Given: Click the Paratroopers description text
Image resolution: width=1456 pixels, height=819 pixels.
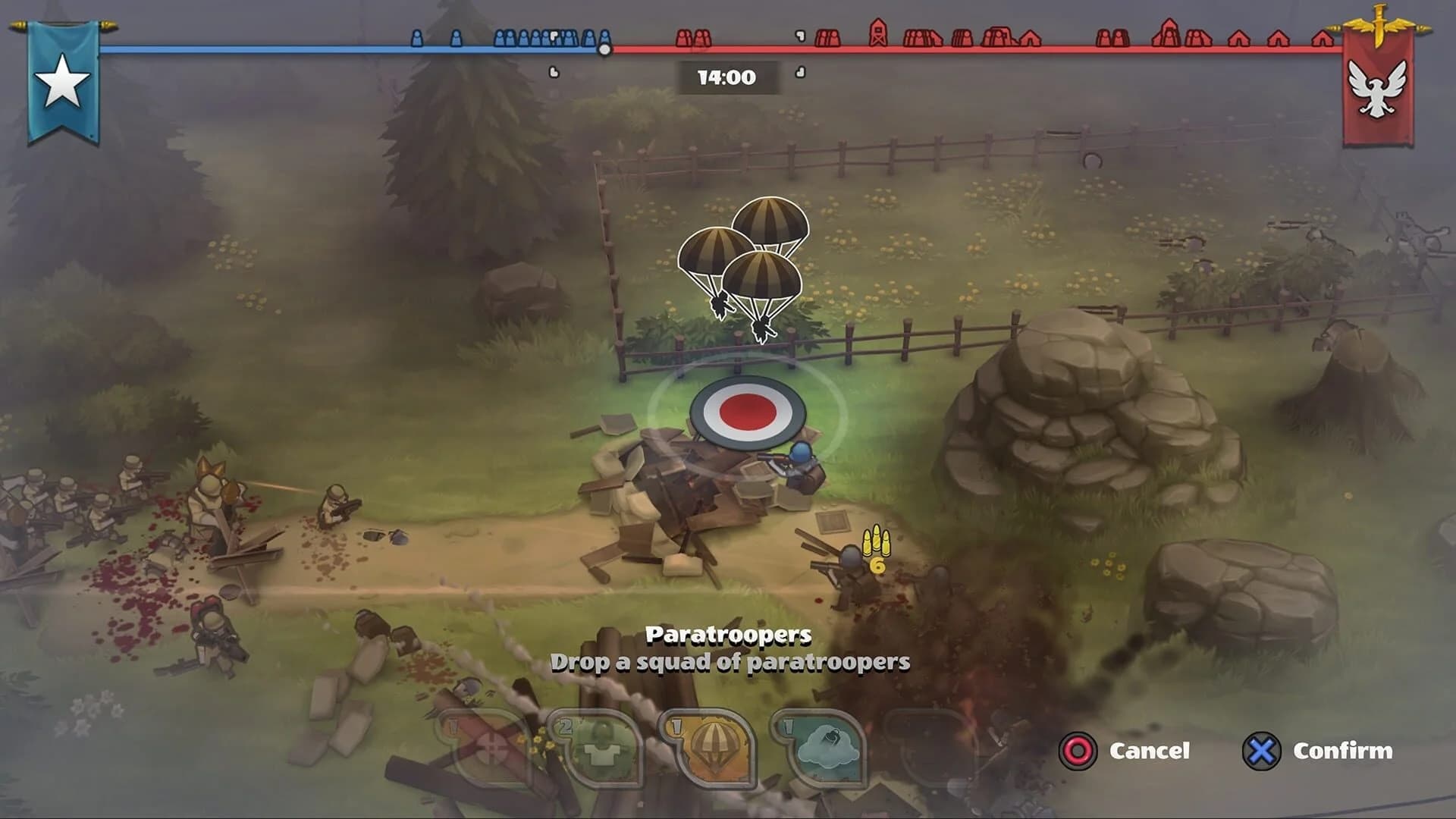Looking at the screenshot, I should (x=730, y=662).
